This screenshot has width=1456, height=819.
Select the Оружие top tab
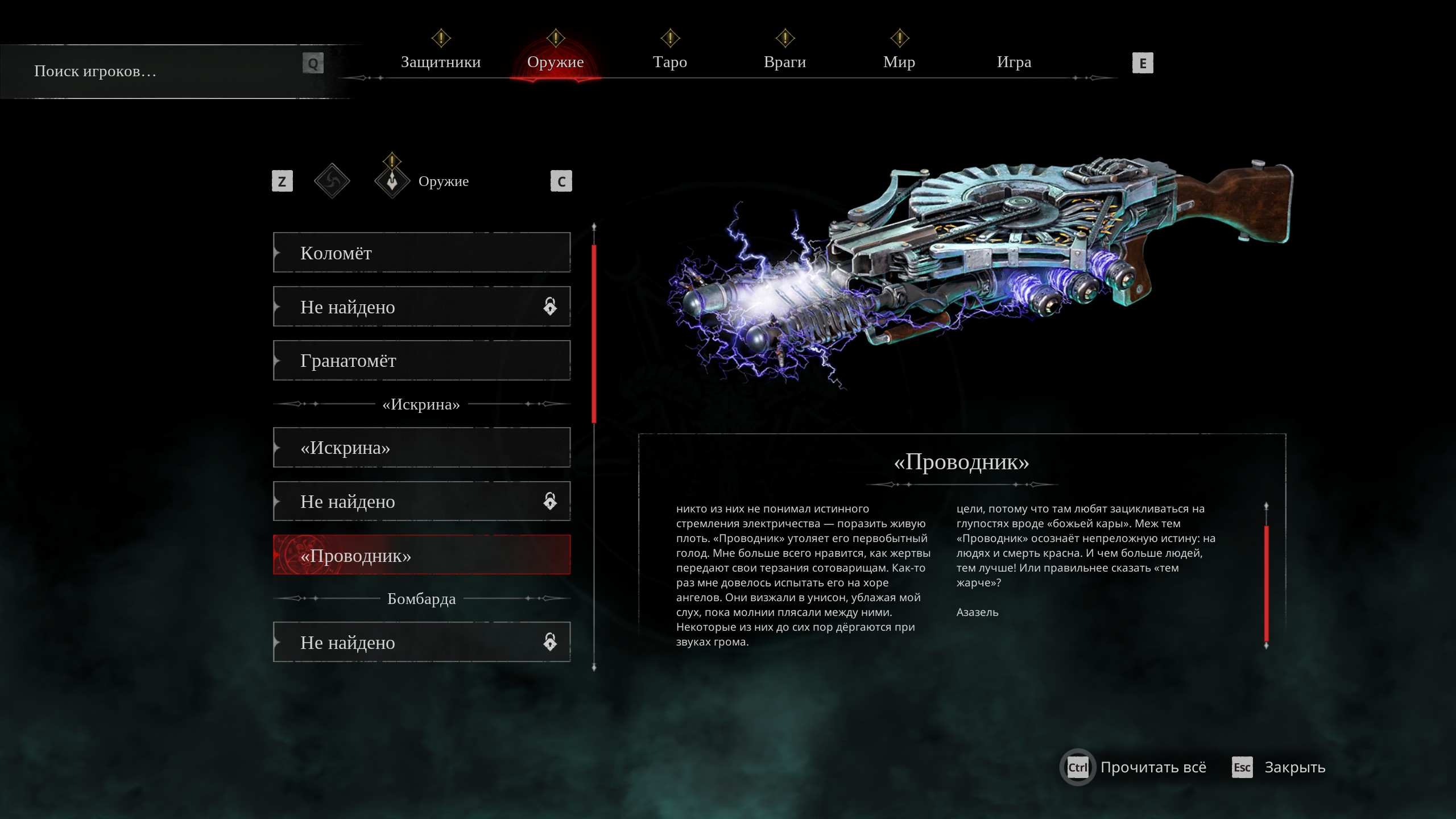pos(555,62)
